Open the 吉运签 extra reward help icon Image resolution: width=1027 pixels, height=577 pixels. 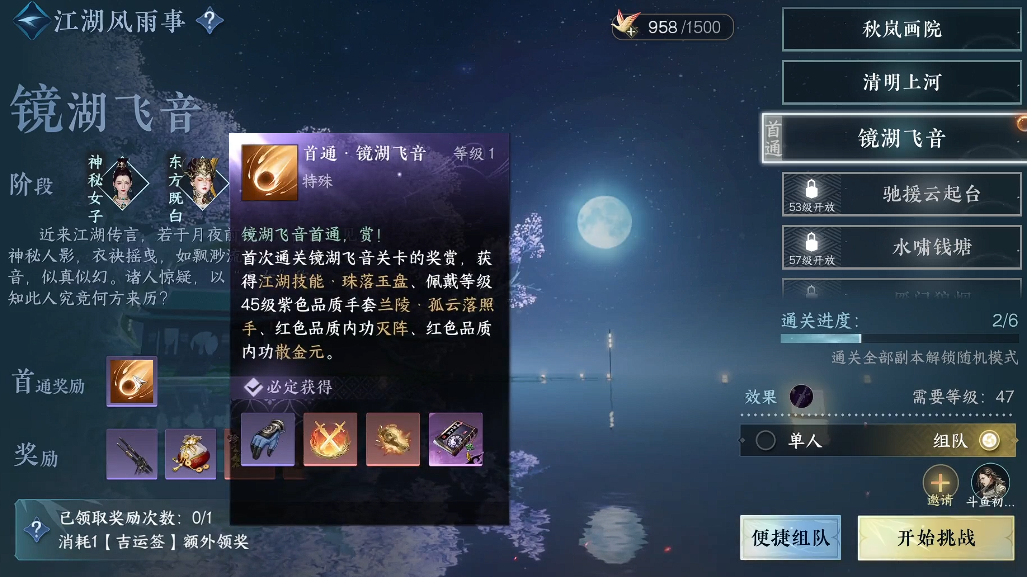click(x=37, y=530)
